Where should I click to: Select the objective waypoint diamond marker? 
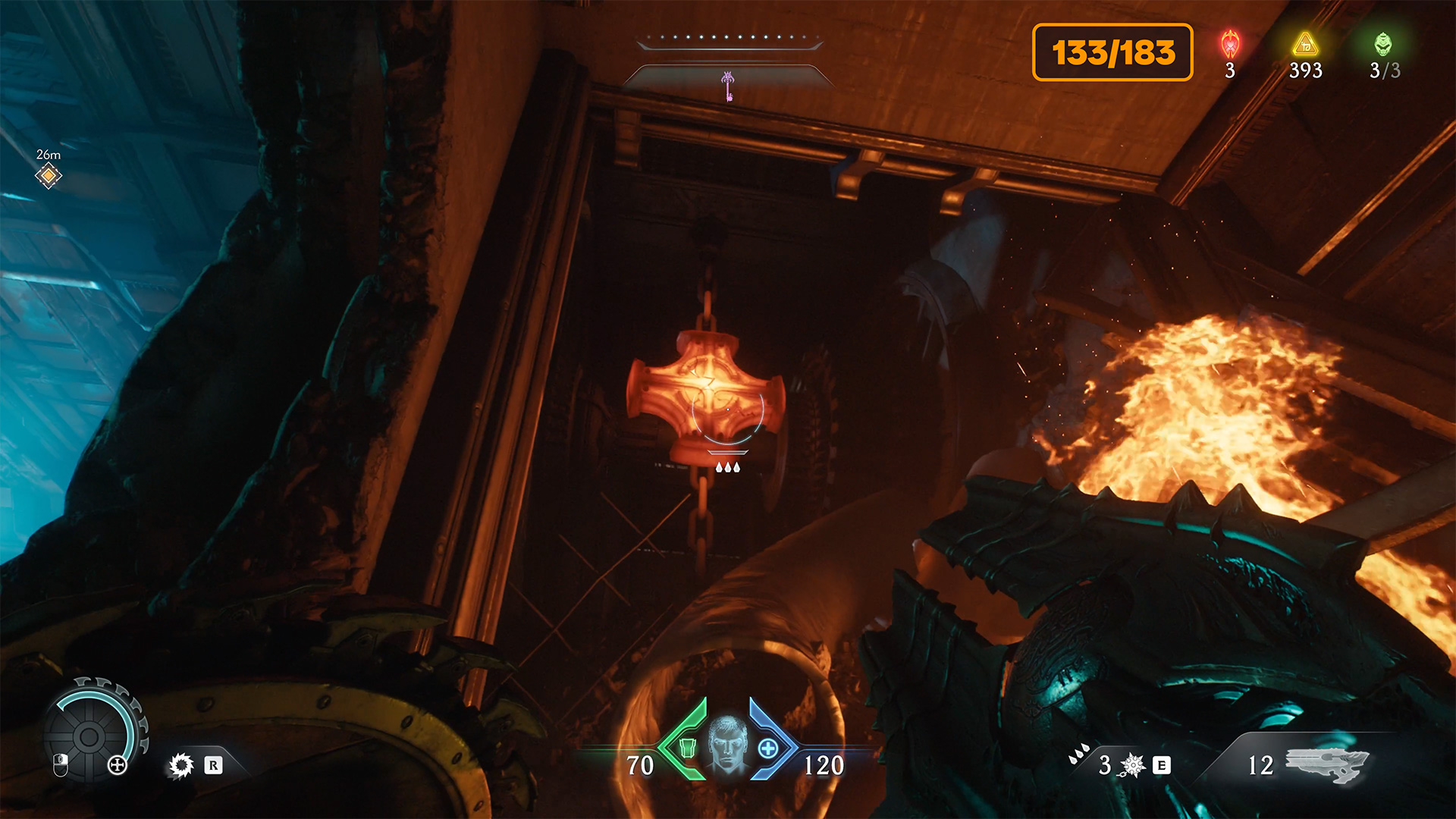48,176
